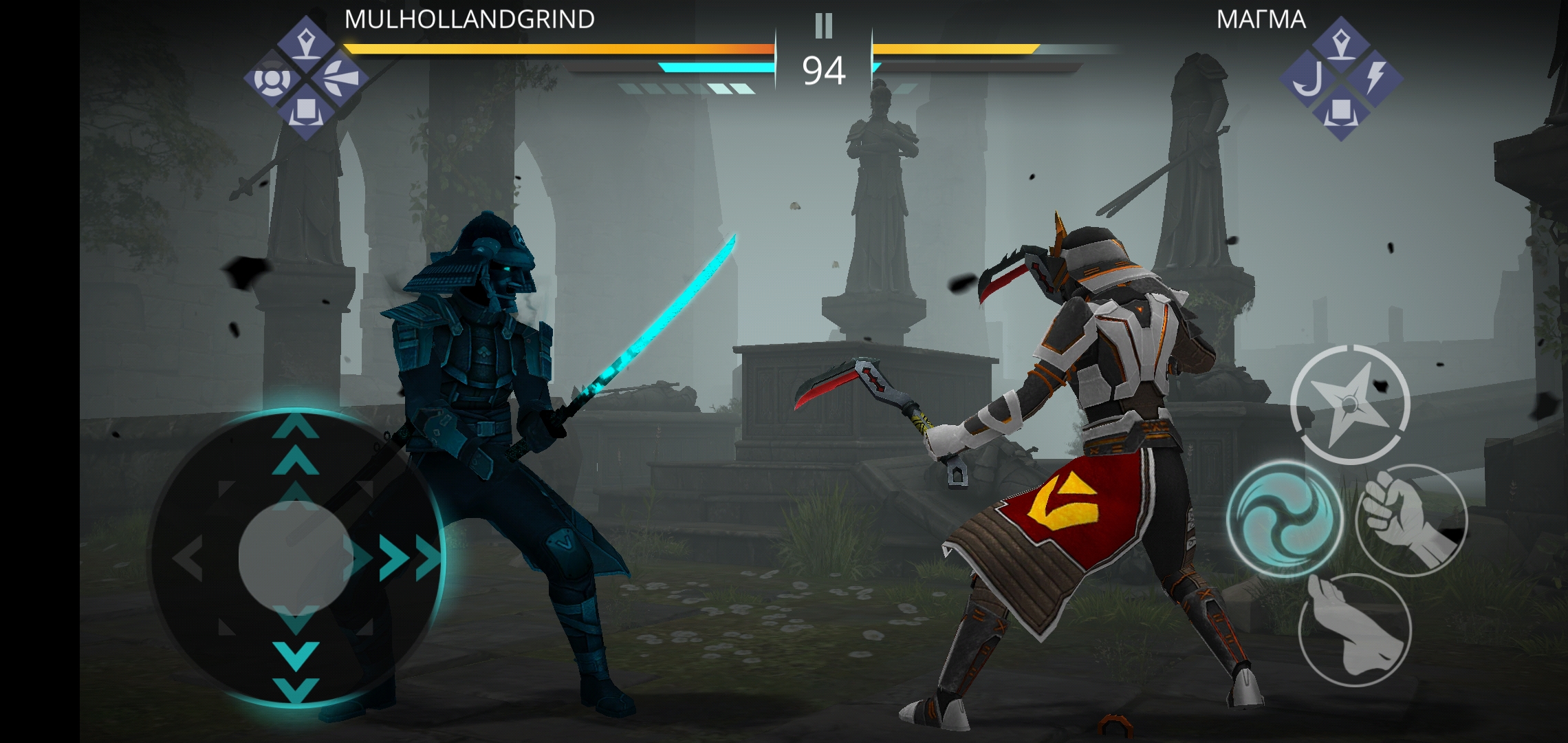This screenshot has height=743, width=1568.
Task: Pause the fight with the pause button
Action: (823, 26)
